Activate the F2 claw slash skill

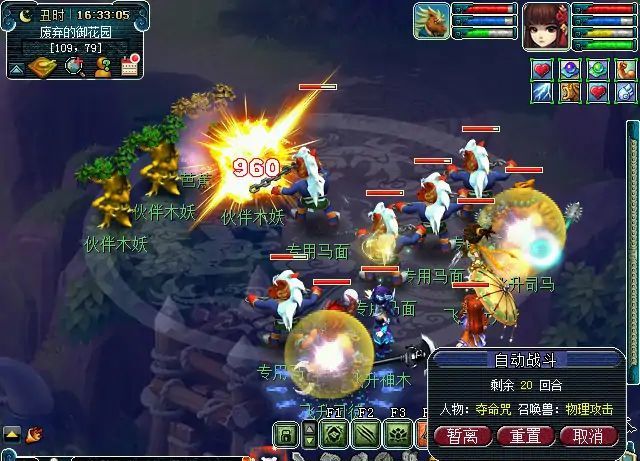tap(366, 435)
